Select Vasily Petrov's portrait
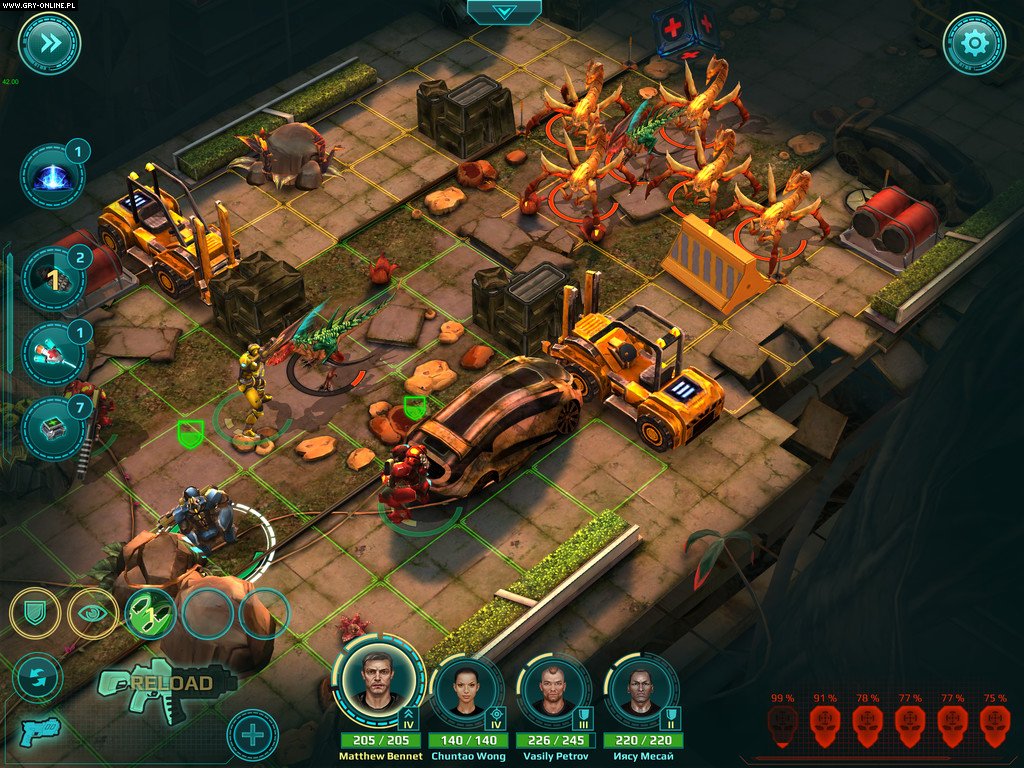The image size is (1024, 768). [552, 690]
